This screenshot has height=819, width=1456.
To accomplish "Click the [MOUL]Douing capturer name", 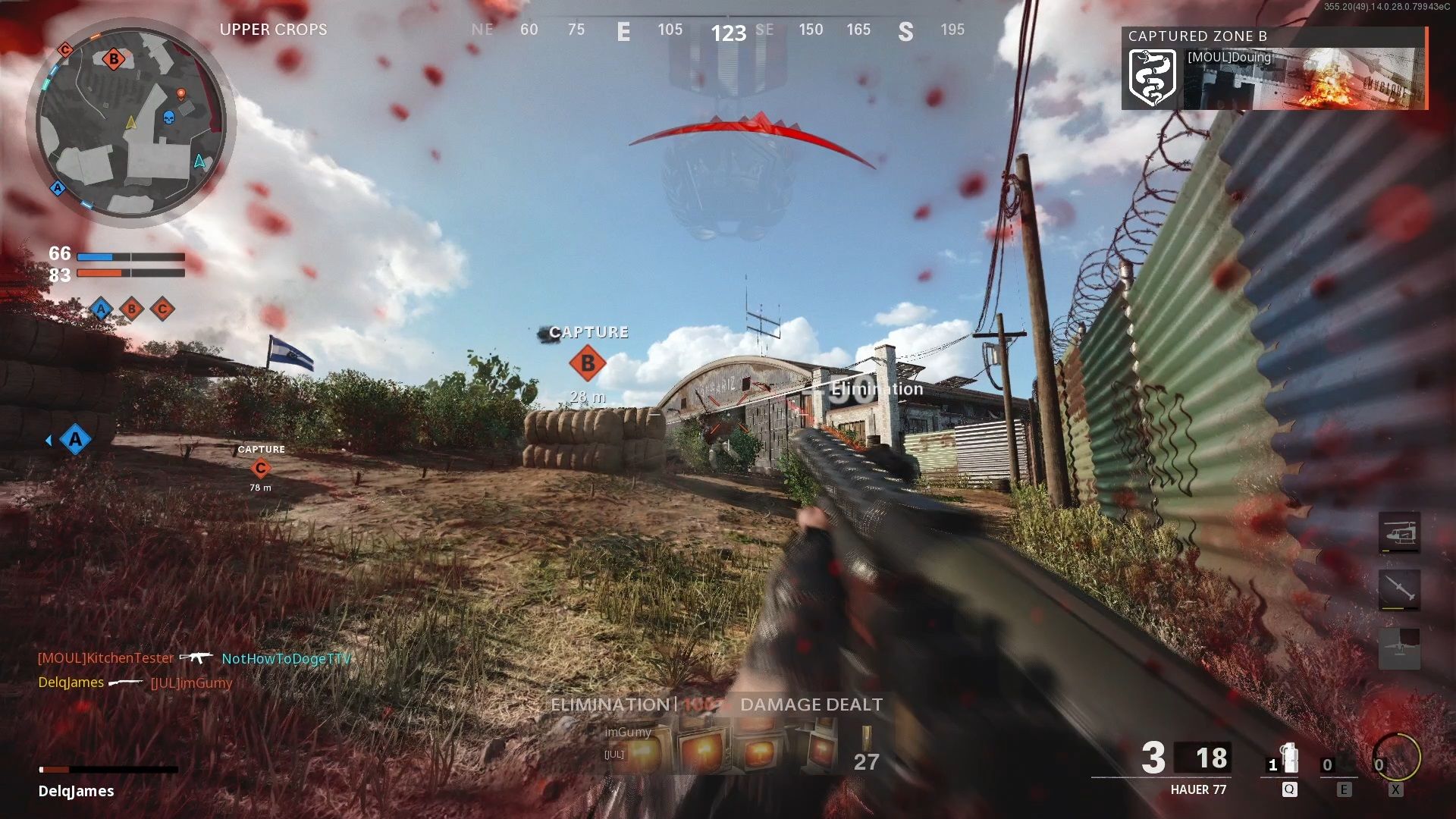I will click(1228, 58).
